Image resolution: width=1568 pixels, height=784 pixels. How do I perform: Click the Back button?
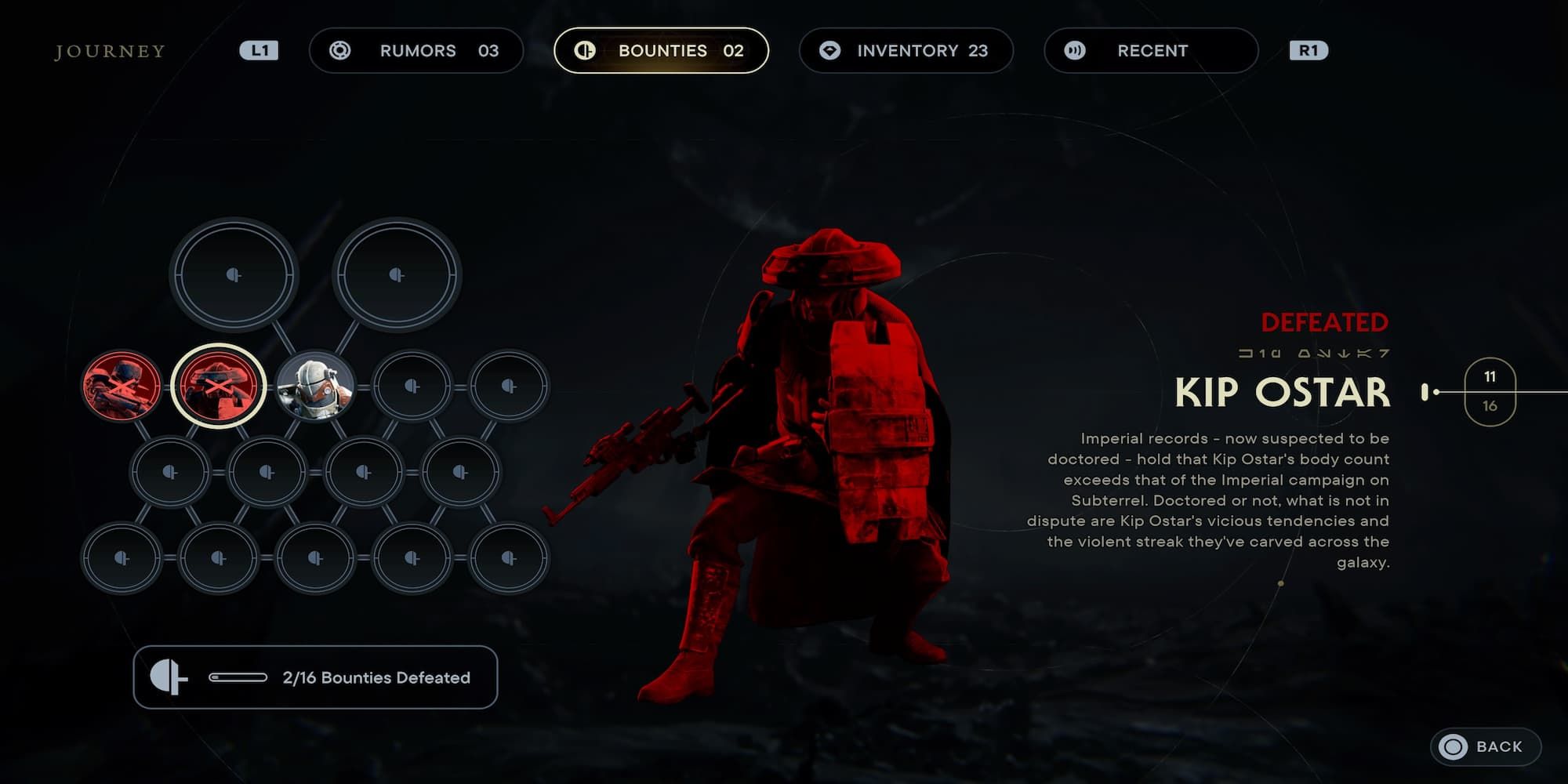tap(1484, 747)
